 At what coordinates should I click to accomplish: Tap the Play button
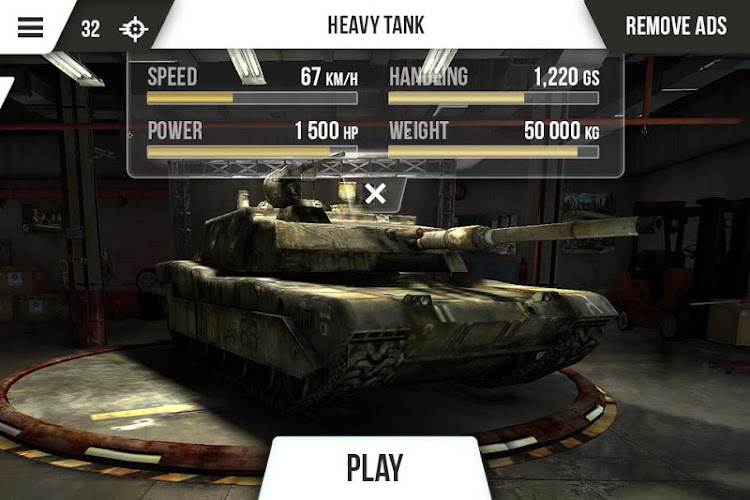click(375, 468)
